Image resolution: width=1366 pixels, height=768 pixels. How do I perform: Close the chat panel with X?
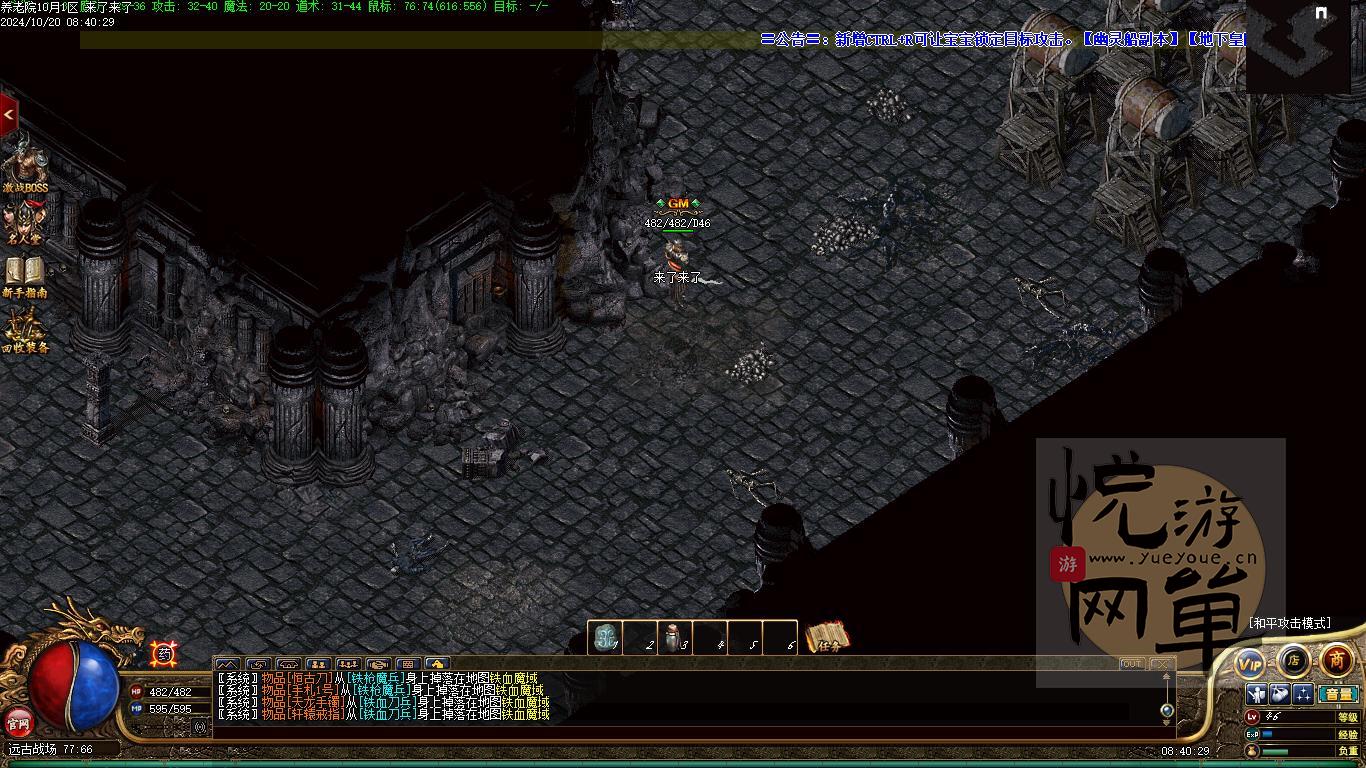click(x=1161, y=664)
